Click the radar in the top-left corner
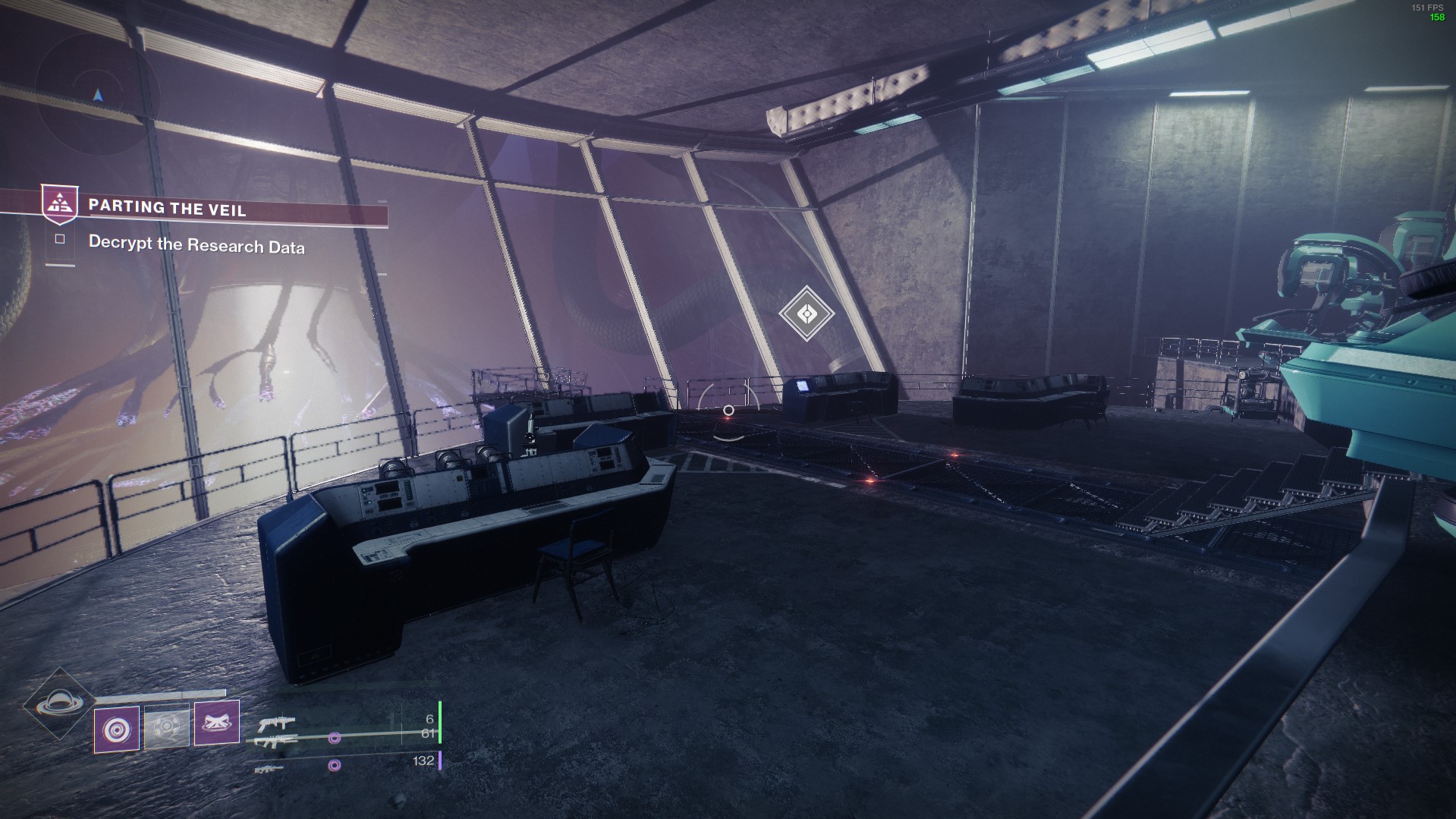The height and width of the screenshot is (819, 1456). [x=97, y=96]
